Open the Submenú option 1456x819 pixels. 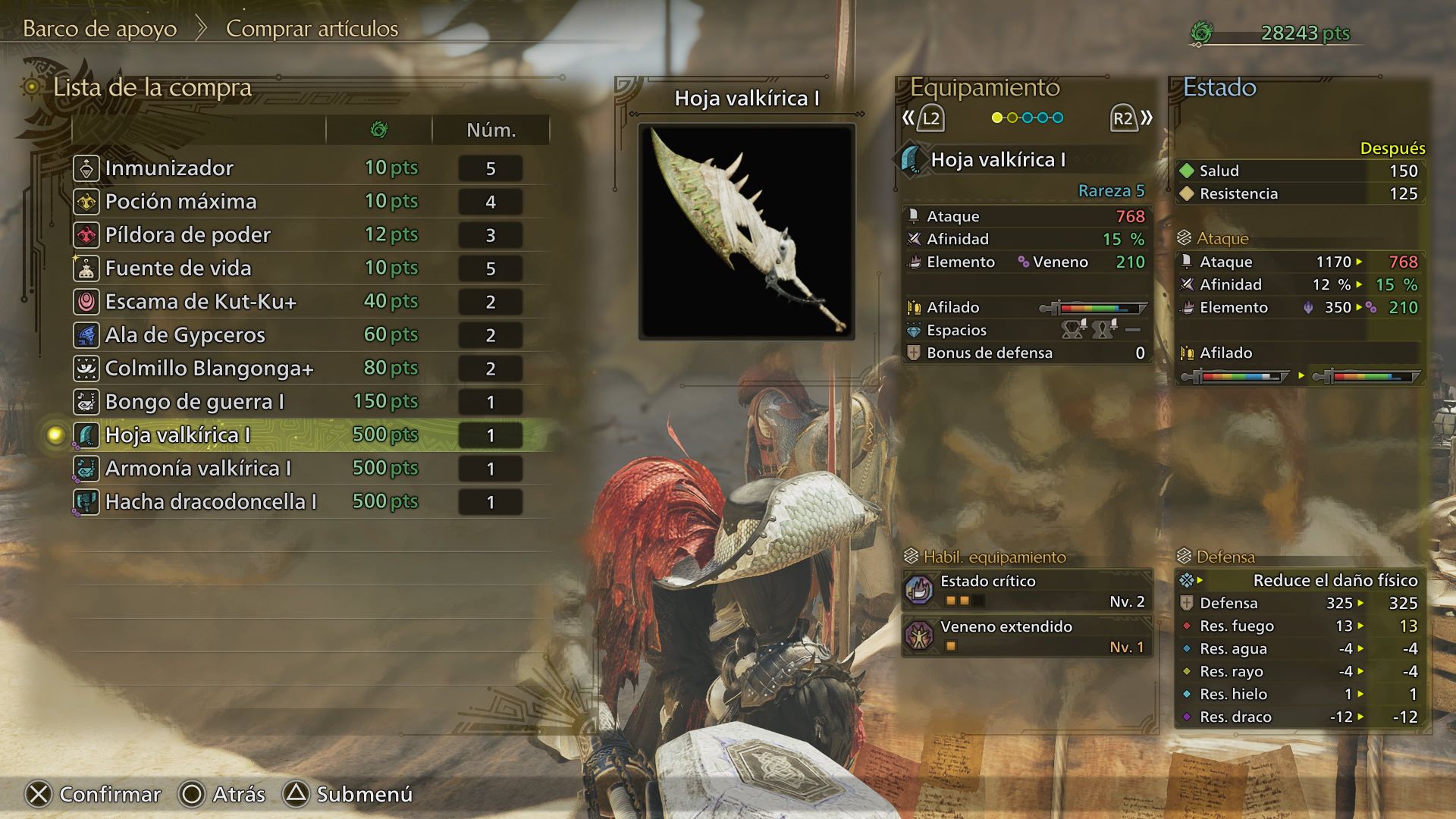pos(350,795)
